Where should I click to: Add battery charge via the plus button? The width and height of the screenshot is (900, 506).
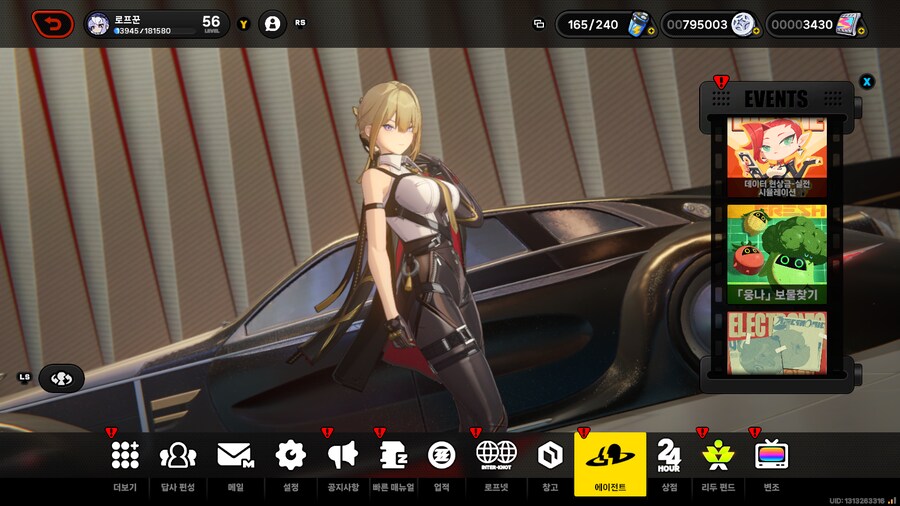650,31
